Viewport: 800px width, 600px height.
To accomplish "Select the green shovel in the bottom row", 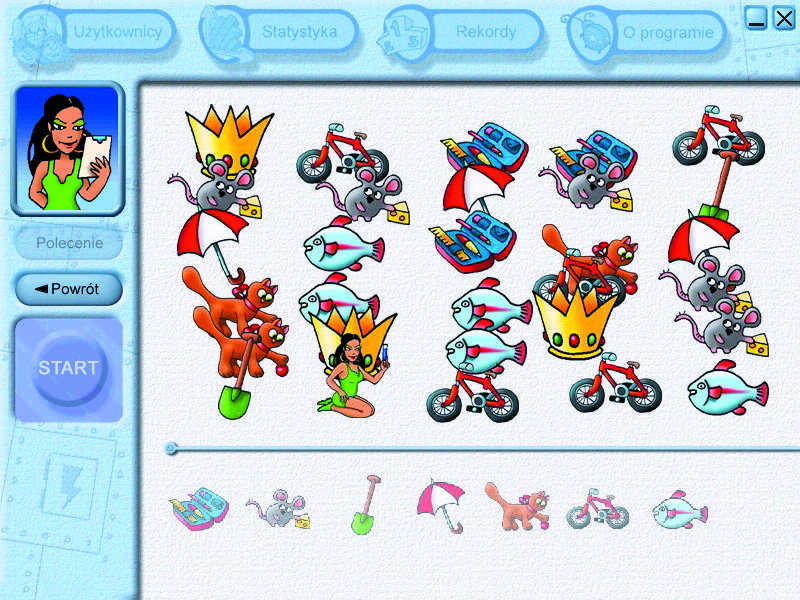I will pos(367,505).
